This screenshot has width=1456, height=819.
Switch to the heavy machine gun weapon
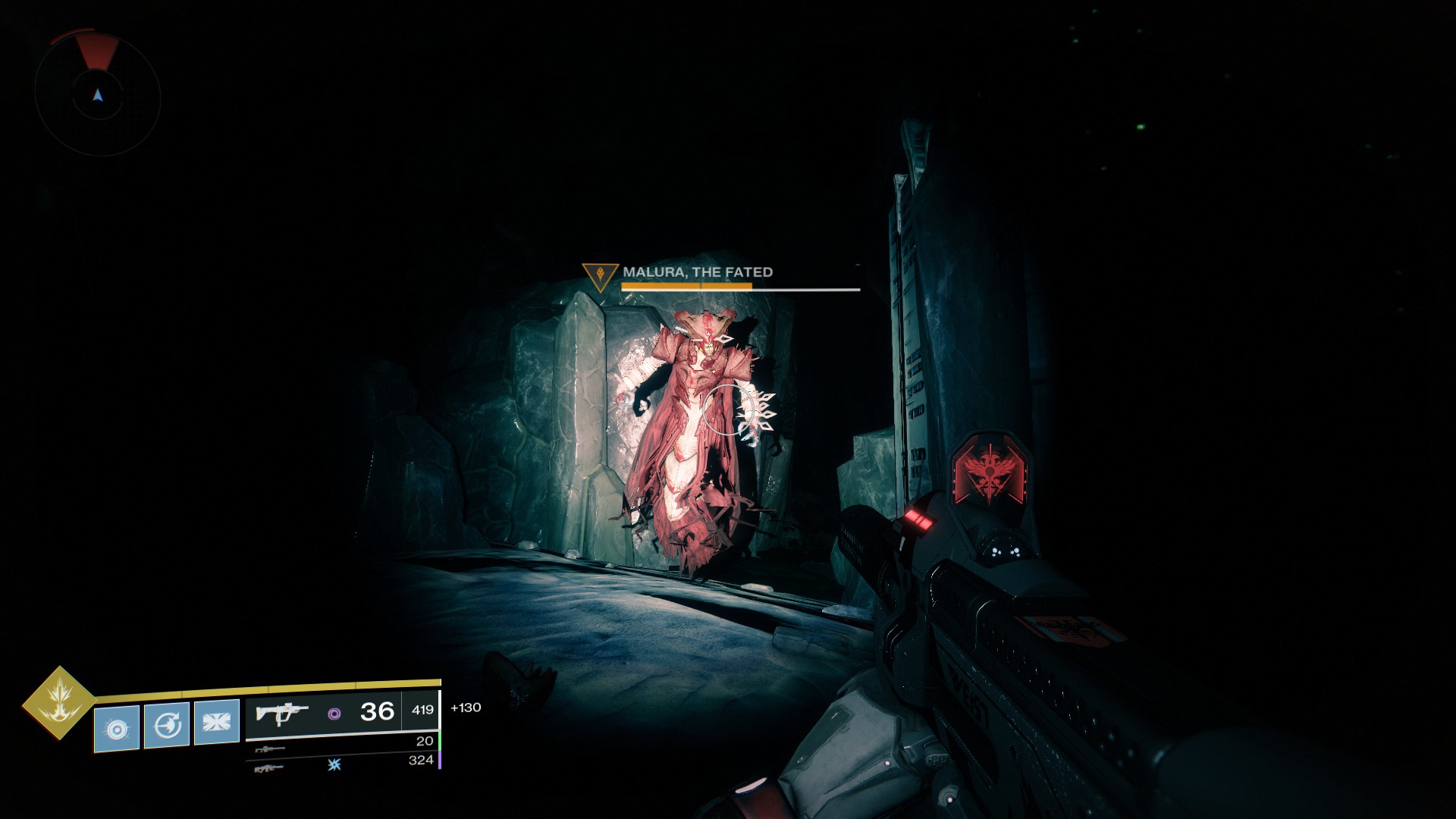pyautogui.click(x=270, y=768)
